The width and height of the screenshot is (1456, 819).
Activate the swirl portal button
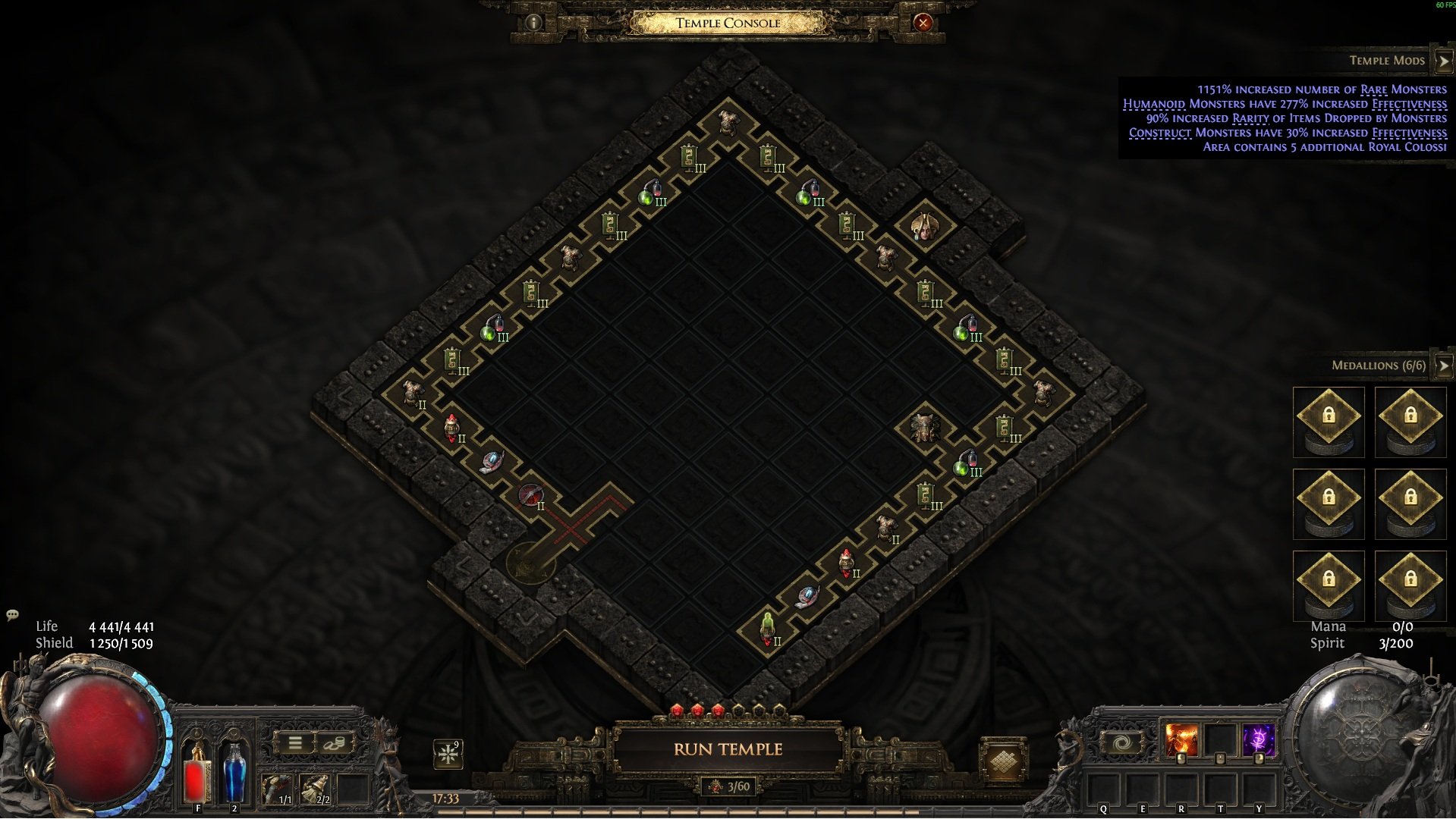point(1122,742)
